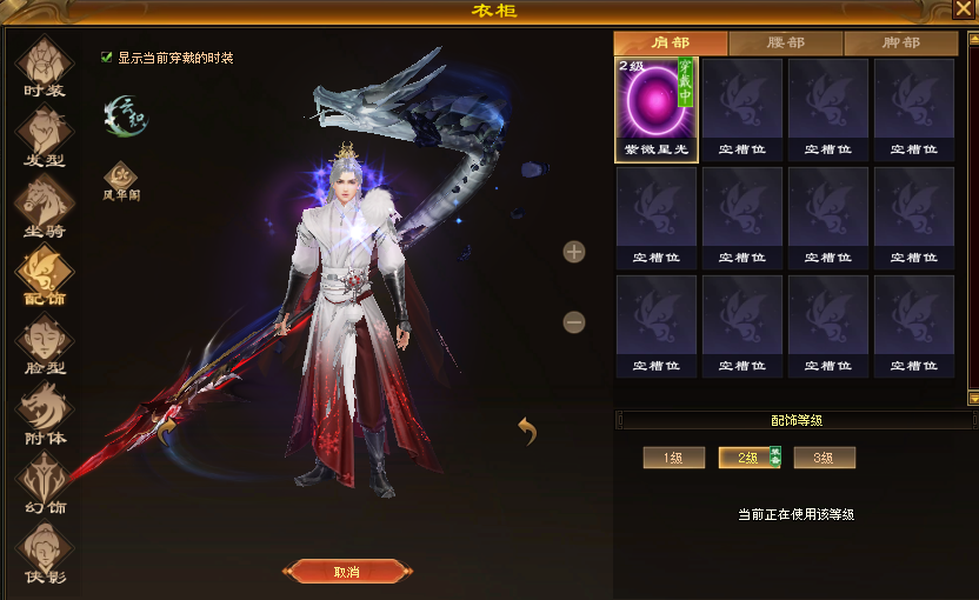Switch to the 腰部 waist tab
The width and height of the screenshot is (979, 600).
(785, 43)
